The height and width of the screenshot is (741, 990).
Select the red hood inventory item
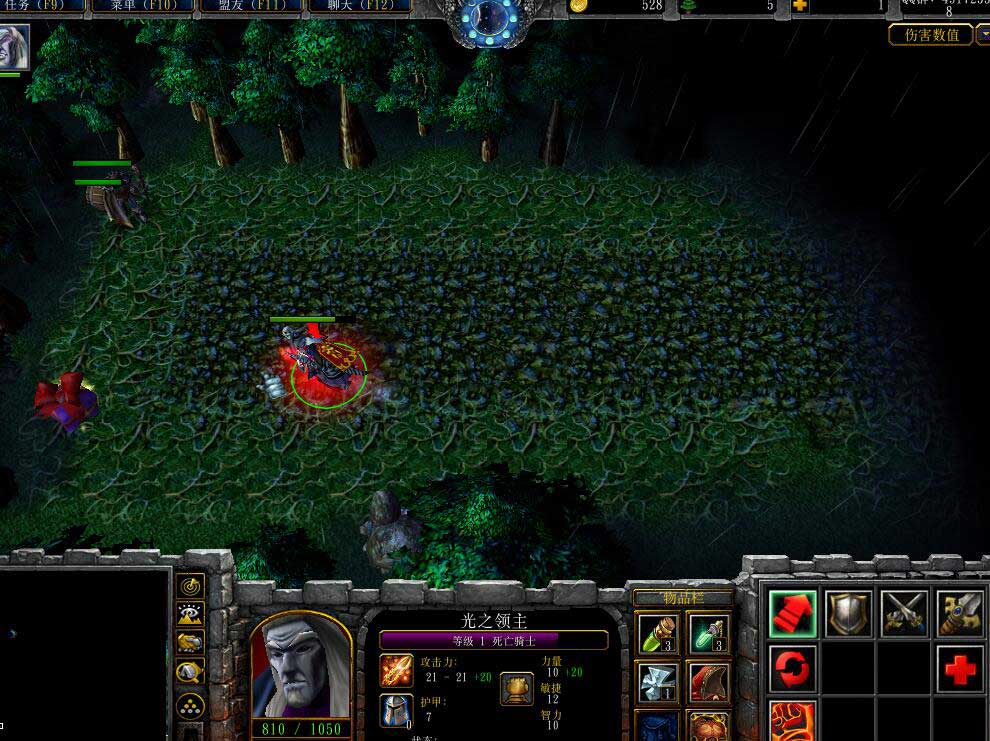pyautogui.click(x=709, y=682)
